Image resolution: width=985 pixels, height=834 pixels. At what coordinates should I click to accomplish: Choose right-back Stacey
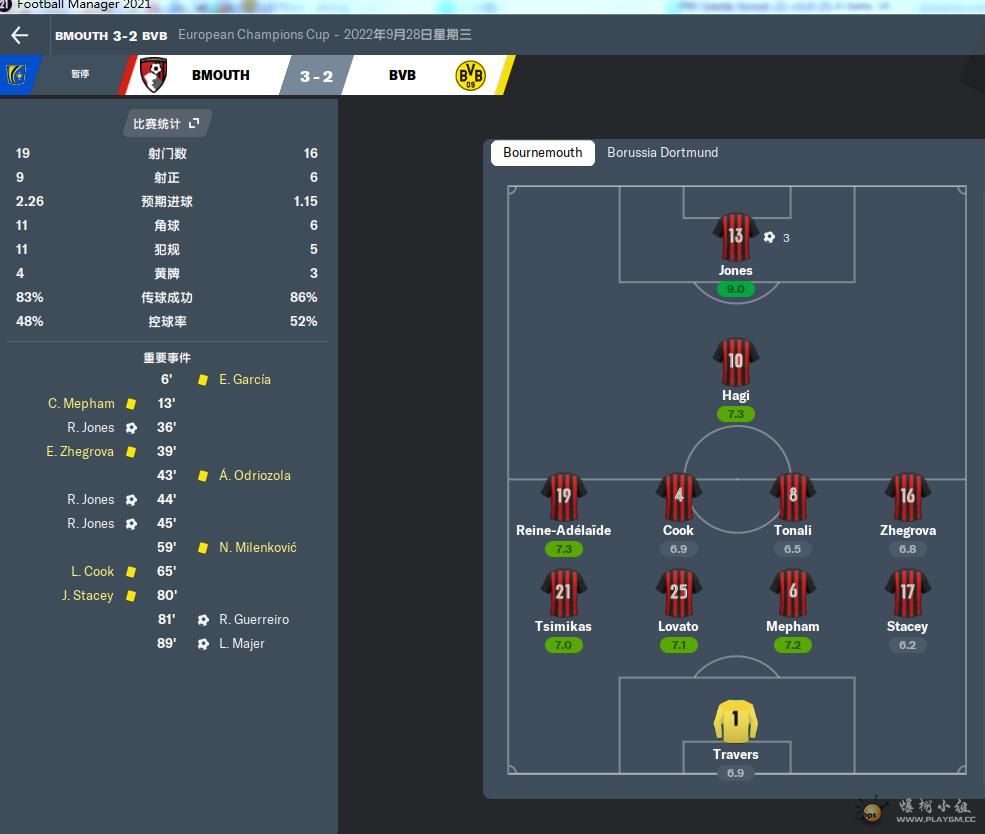(x=907, y=594)
